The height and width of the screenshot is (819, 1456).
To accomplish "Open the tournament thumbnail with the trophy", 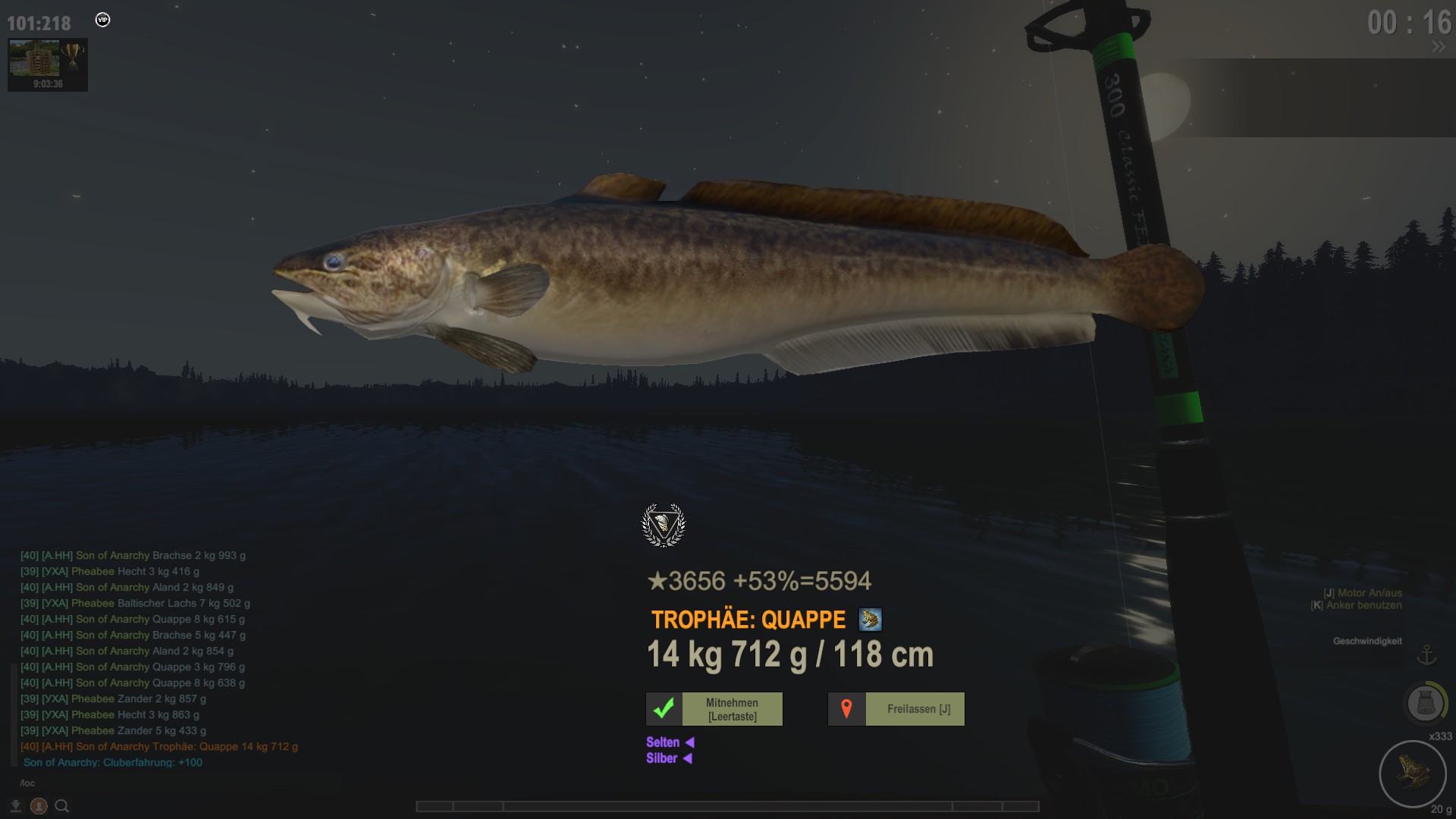I will pos(47,64).
